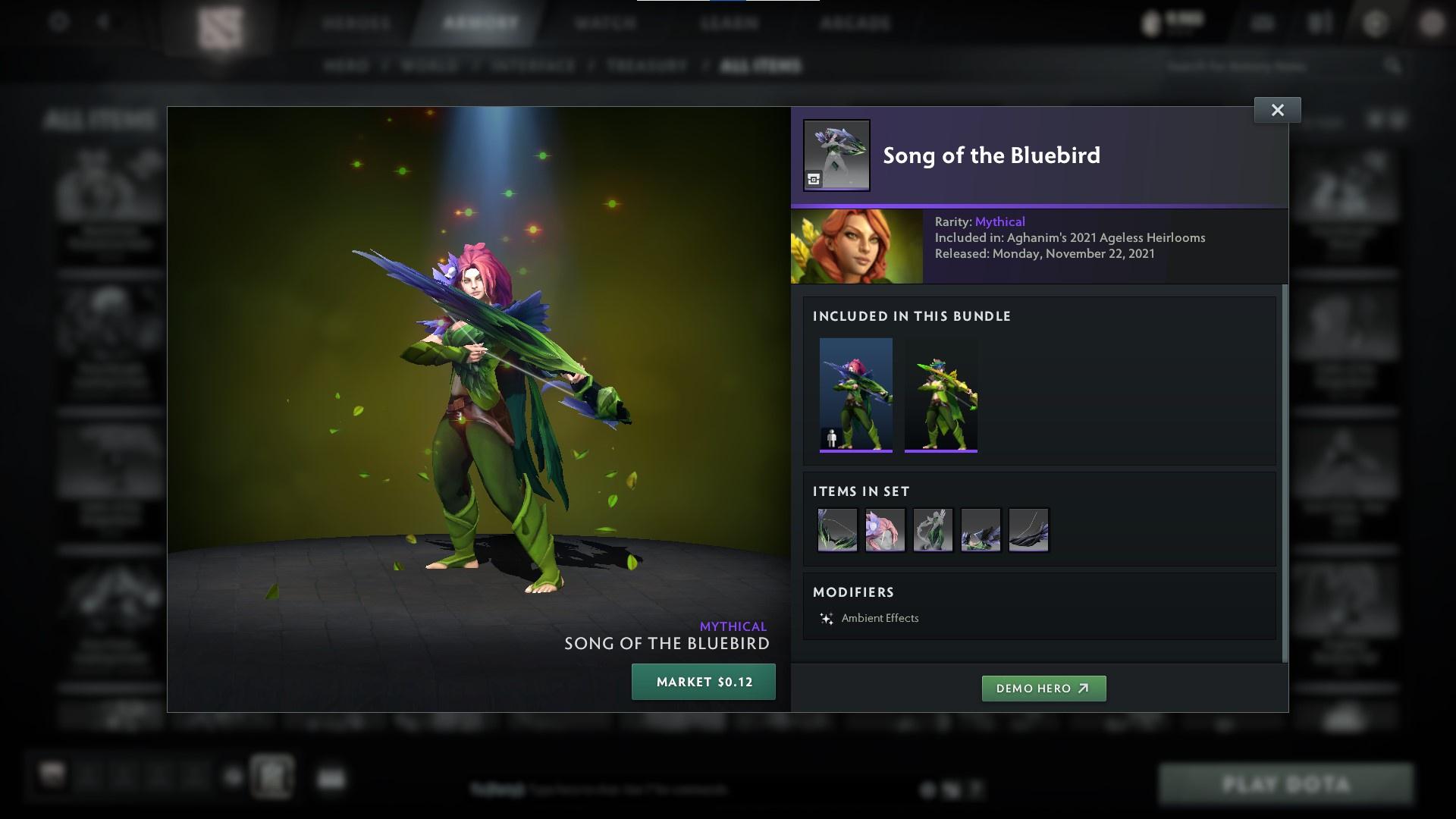Toggle the hero model person icon on the first bundle thumbnail
The image size is (1456, 819).
[x=832, y=438]
